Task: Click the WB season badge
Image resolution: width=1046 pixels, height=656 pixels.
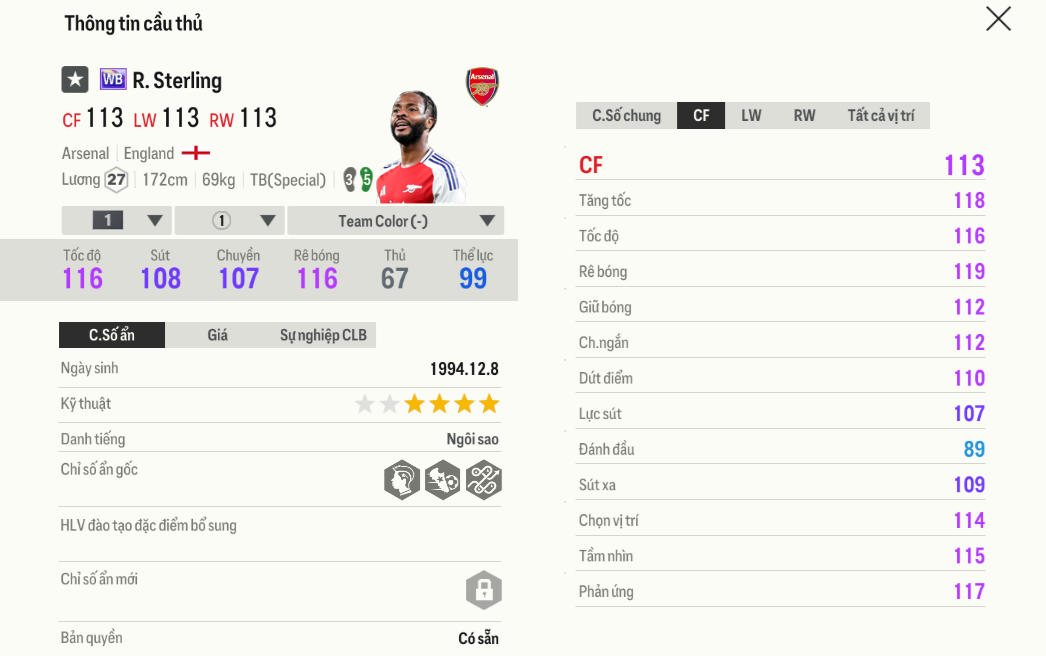Action: [113, 80]
